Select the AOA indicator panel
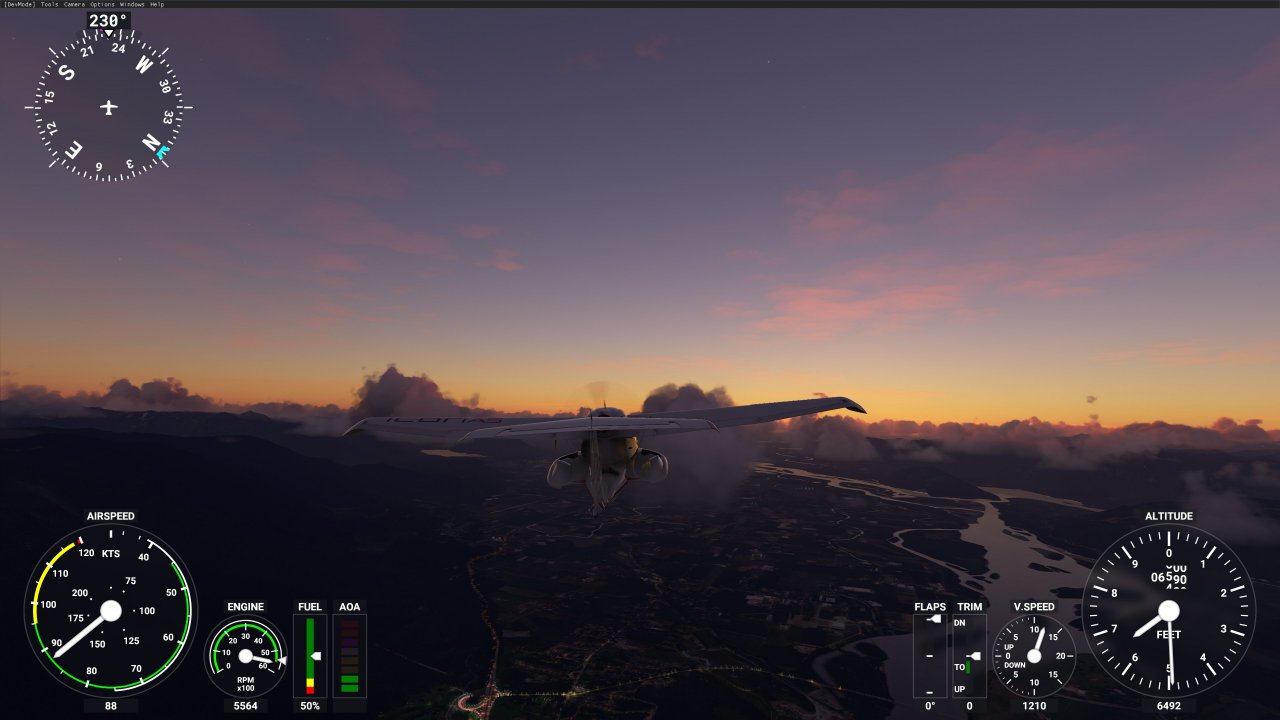This screenshot has height=720, width=1280. 349,655
